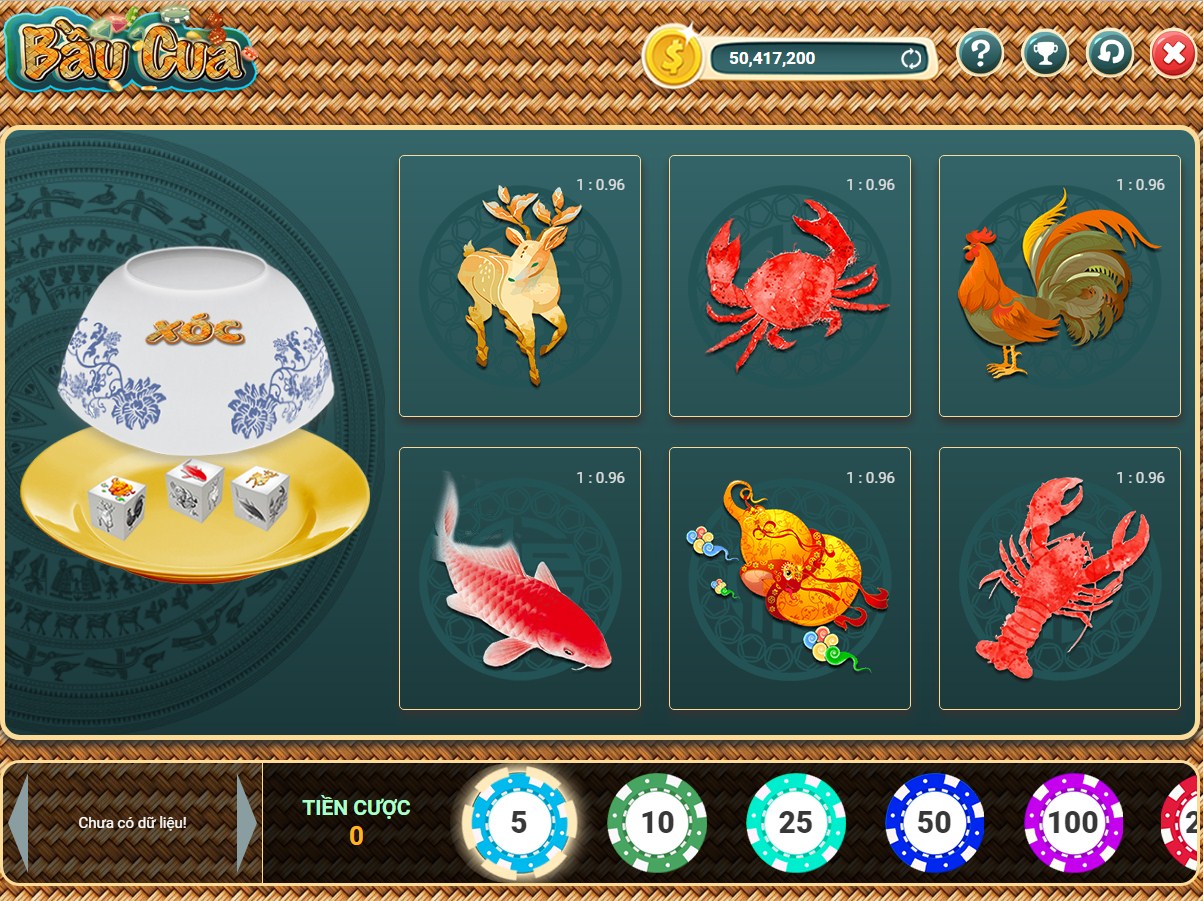Pick the lobster betting tile
This screenshot has height=901, width=1203.
[x=1059, y=578]
